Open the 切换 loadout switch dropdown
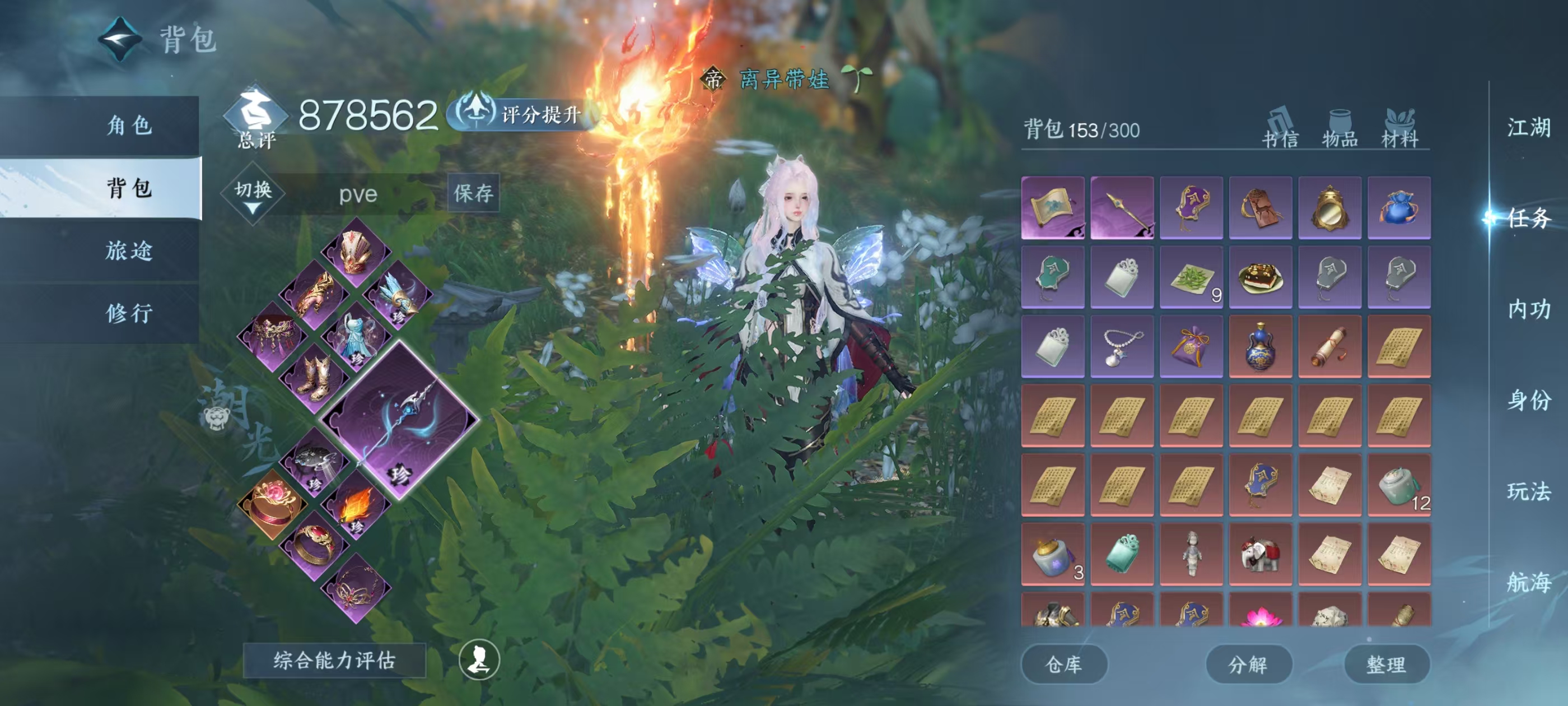 (x=253, y=195)
